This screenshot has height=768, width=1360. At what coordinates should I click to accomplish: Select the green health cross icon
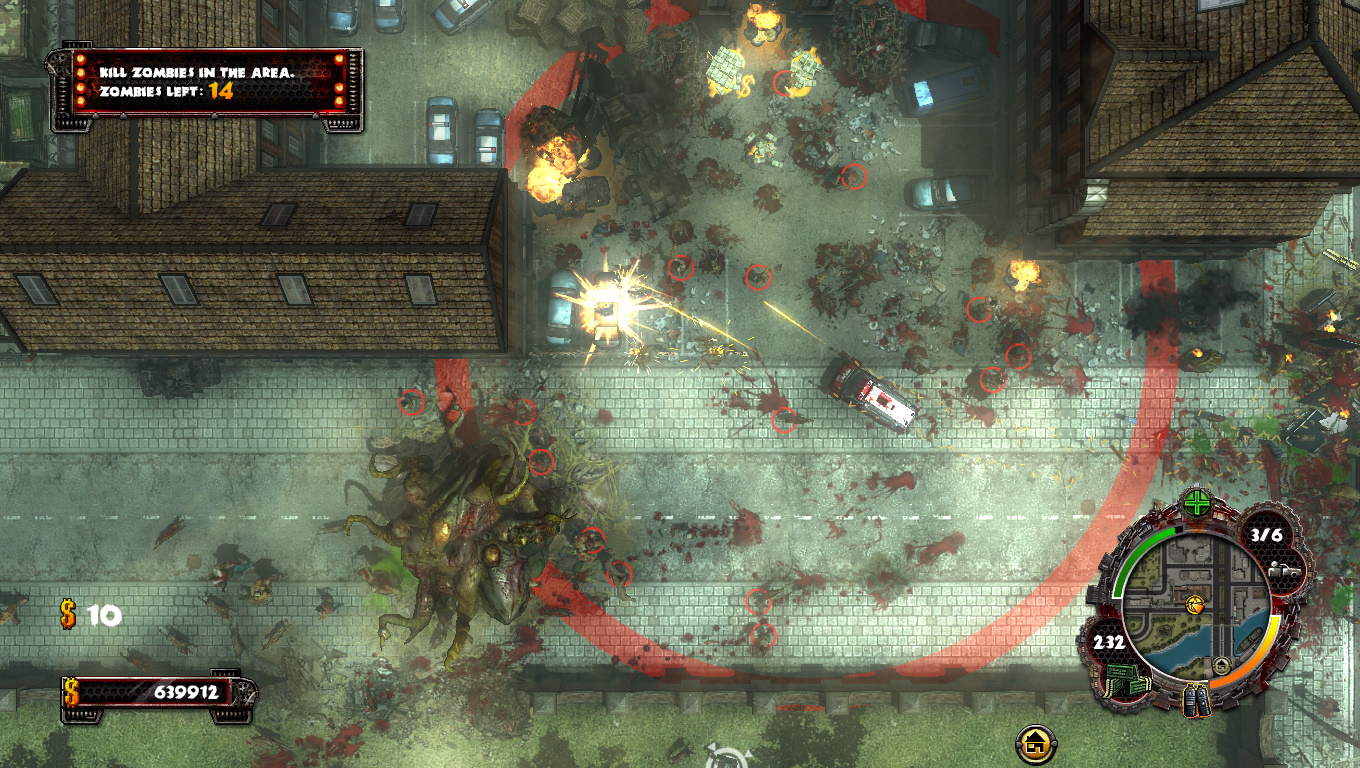coord(1196,503)
